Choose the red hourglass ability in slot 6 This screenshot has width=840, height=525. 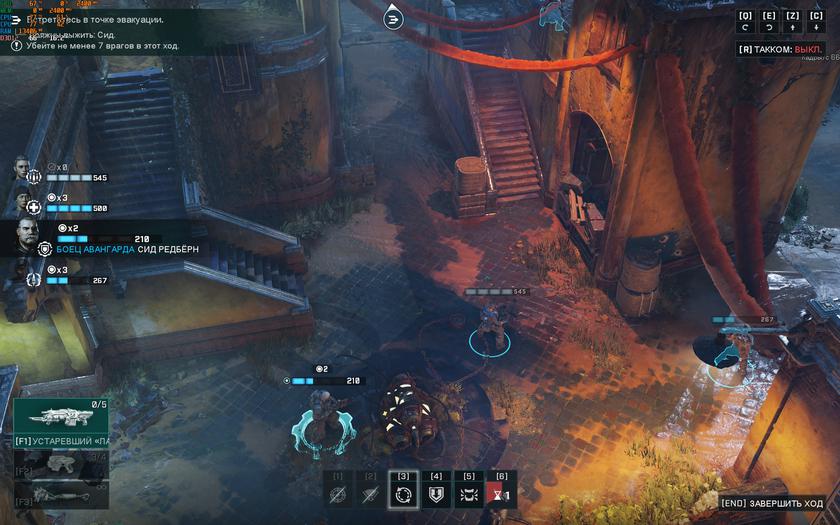click(x=501, y=493)
